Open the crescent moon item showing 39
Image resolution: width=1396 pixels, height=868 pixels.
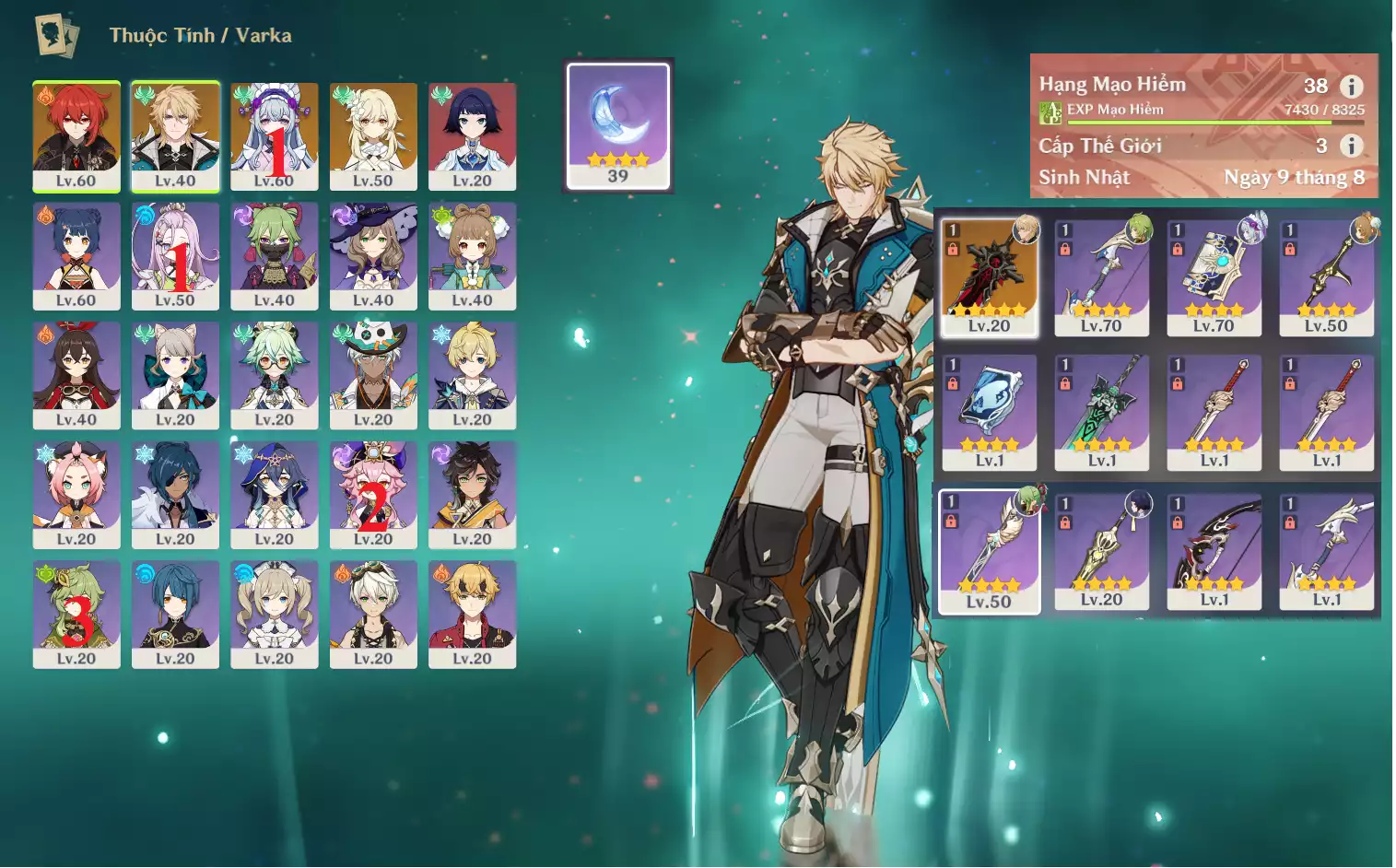(x=617, y=125)
